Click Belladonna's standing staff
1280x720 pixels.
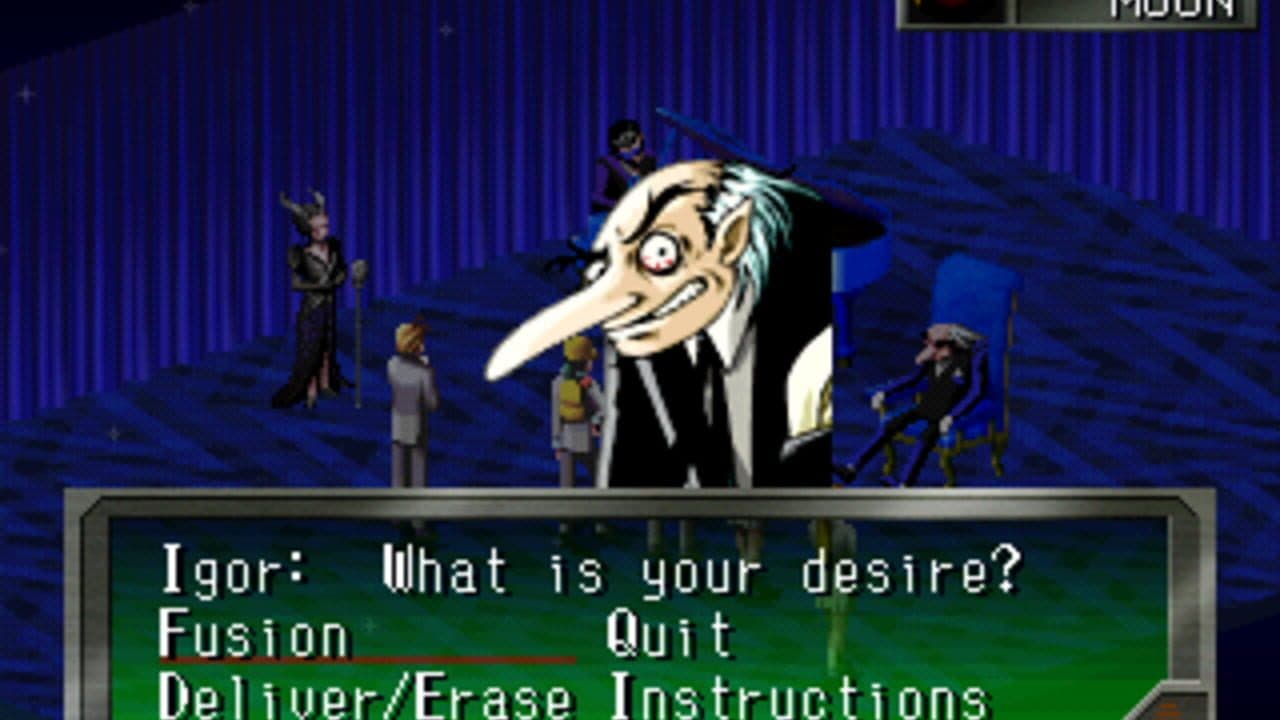pos(358,330)
